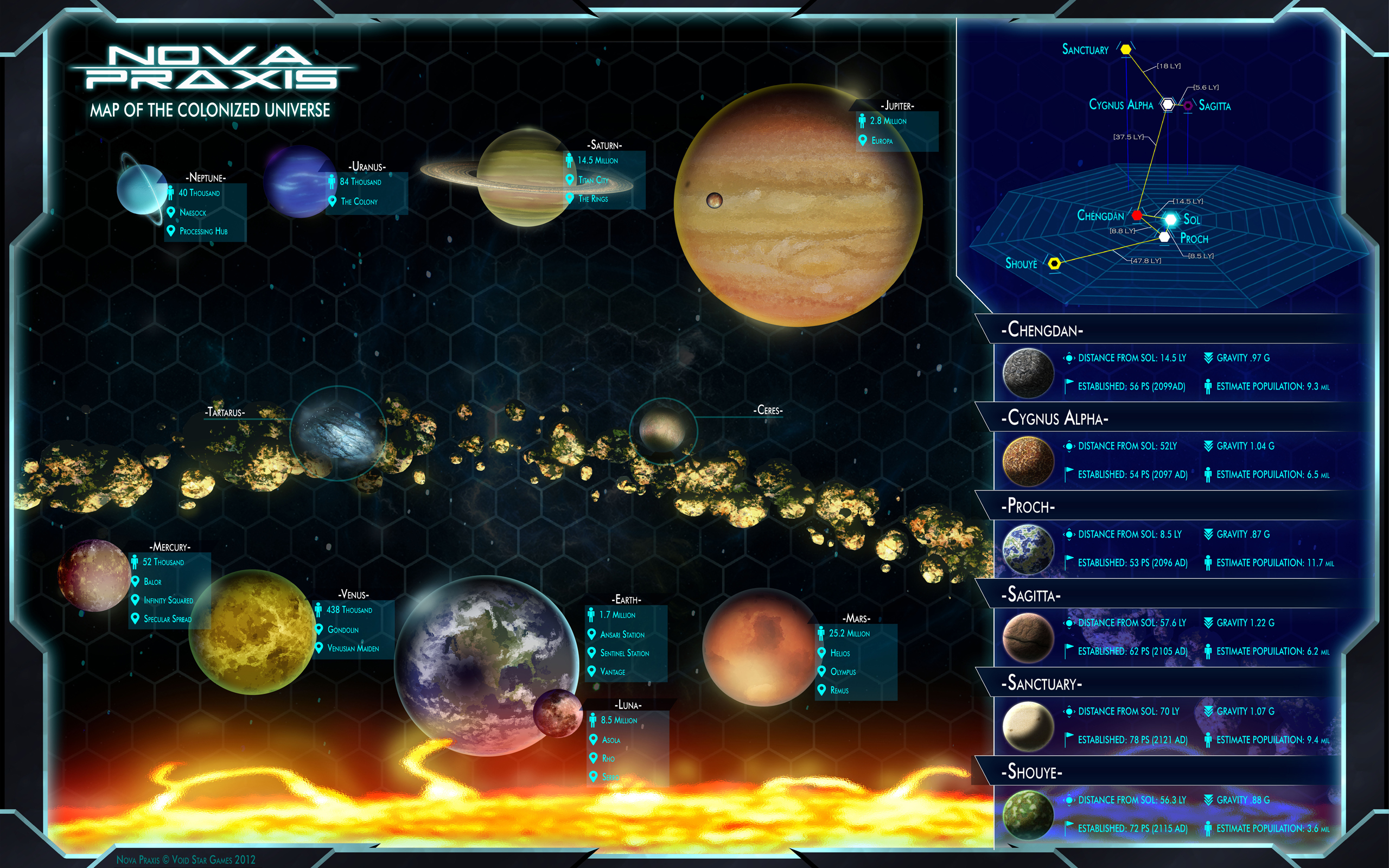Choose the Sagitta marker on the star map
1389x868 pixels.
tap(1188, 106)
